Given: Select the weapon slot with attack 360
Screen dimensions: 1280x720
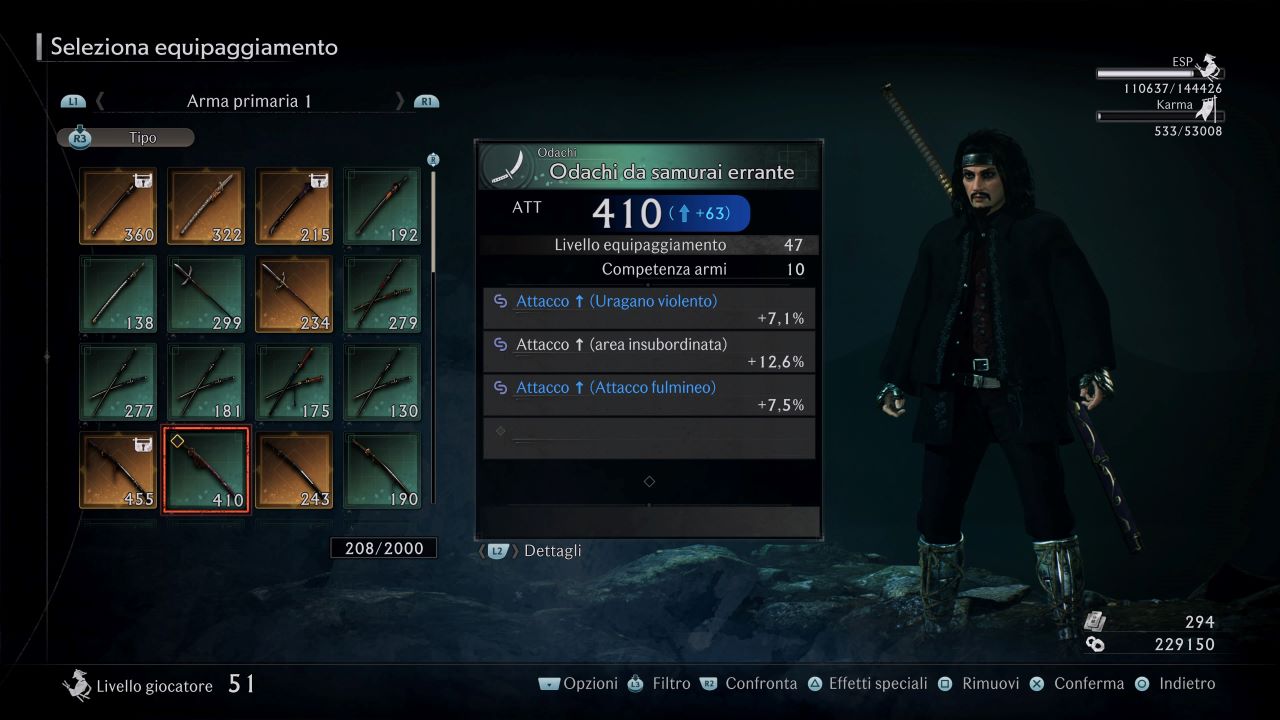Looking at the screenshot, I should tap(118, 206).
